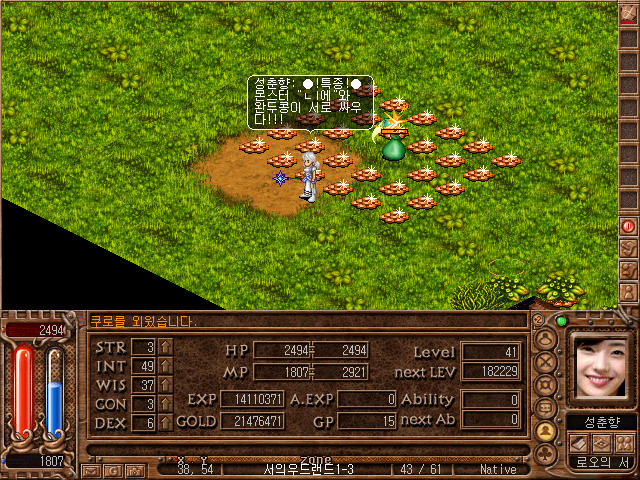Raise CON with its up-arrow button
Viewport: 640px width, 480px height.
point(166,404)
